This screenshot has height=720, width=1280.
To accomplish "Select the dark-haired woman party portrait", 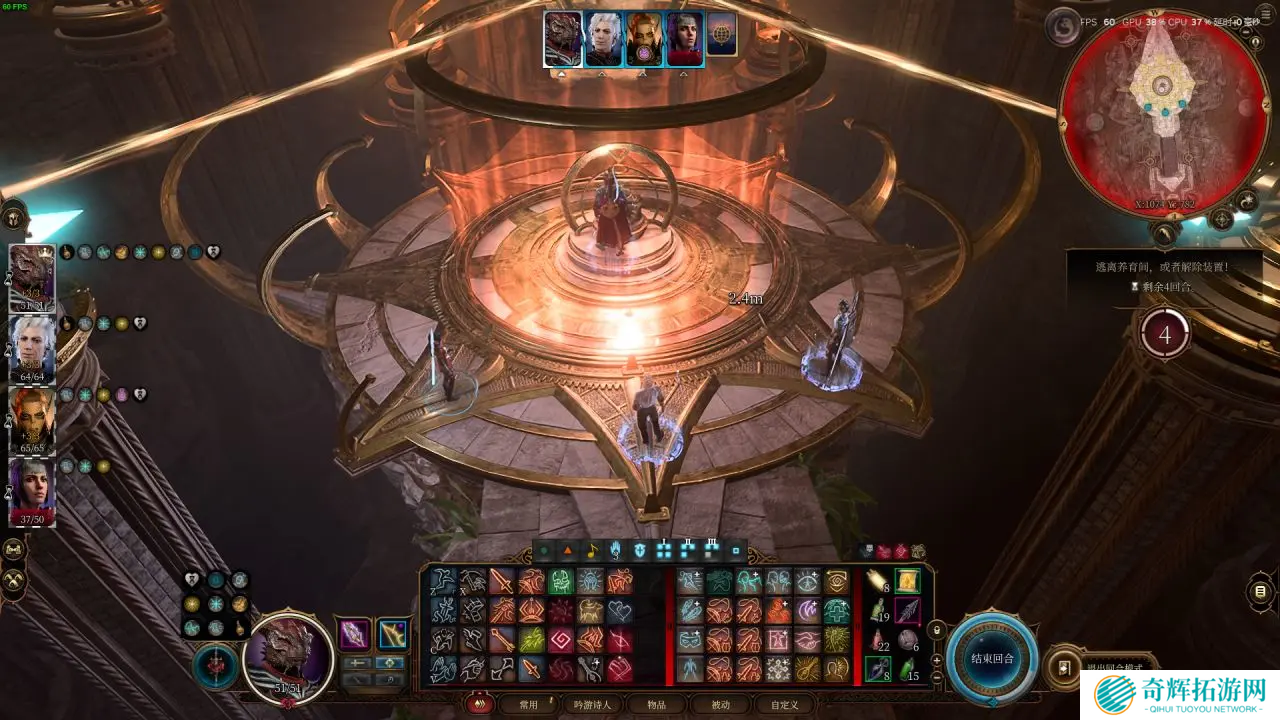I will pyautogui.click(x=32, y=491).
